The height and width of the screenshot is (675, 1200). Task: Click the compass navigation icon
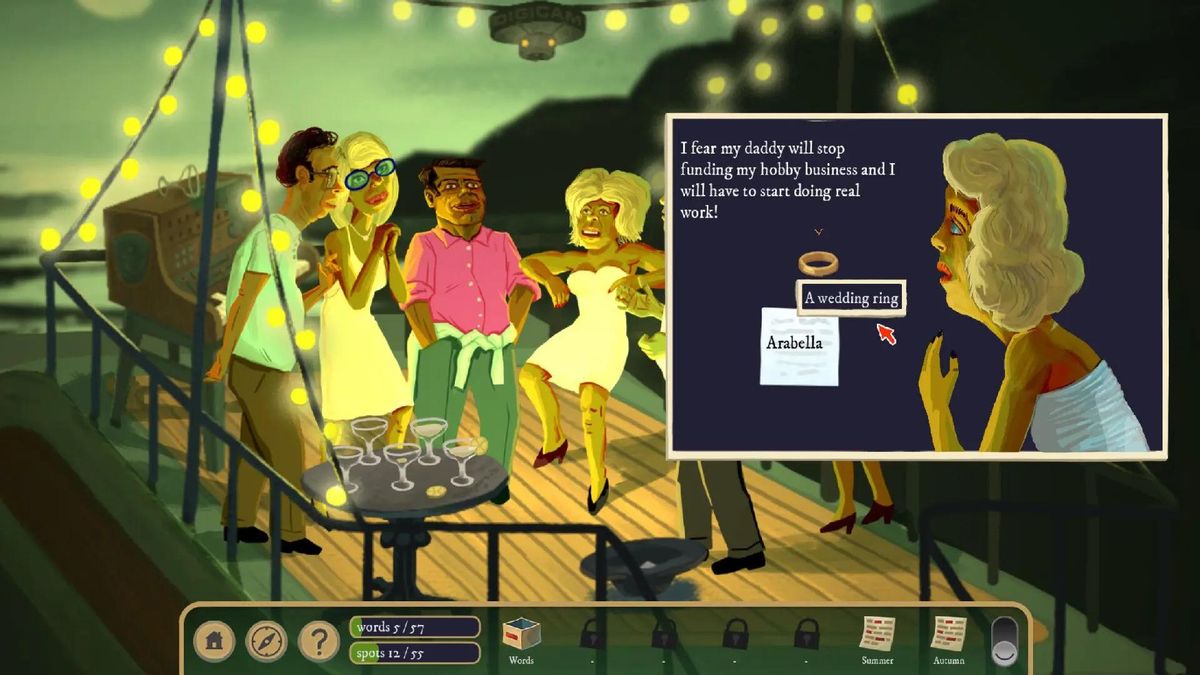click(266, 641)
